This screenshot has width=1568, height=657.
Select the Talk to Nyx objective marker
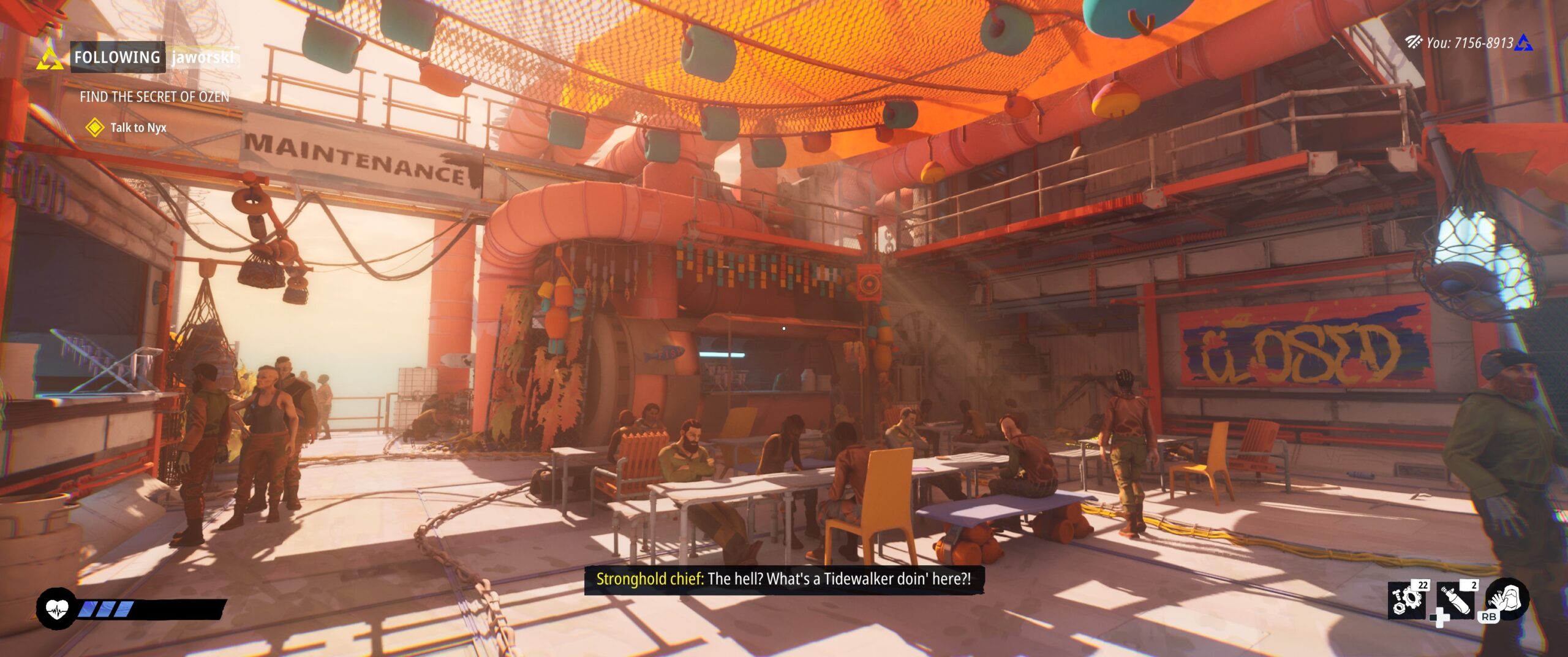(x=94, y=127)
